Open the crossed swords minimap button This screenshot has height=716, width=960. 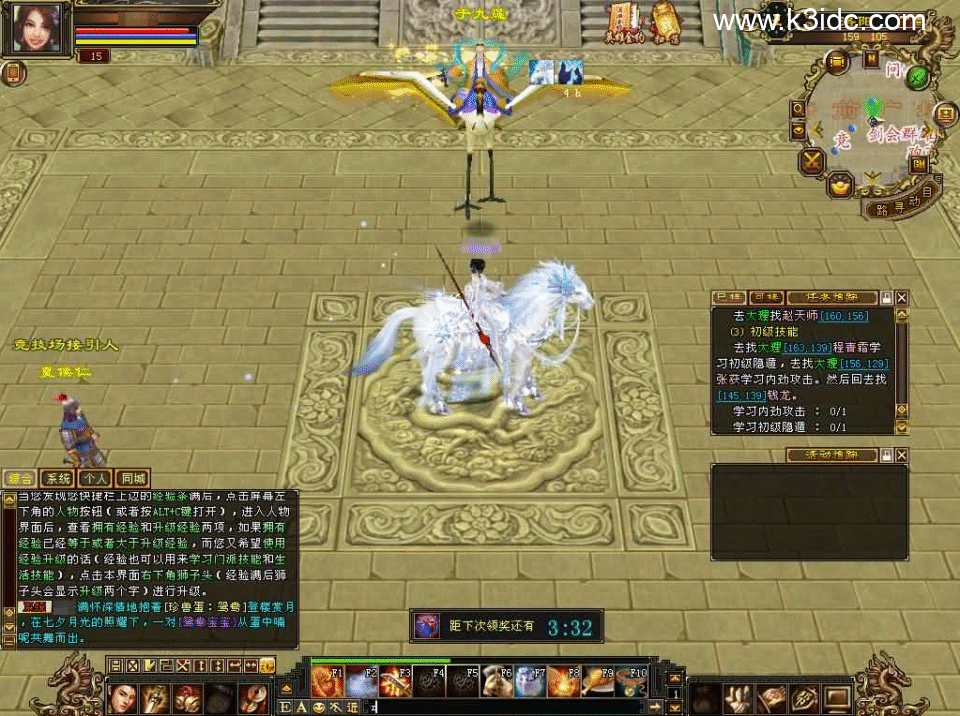click(811, 160)
